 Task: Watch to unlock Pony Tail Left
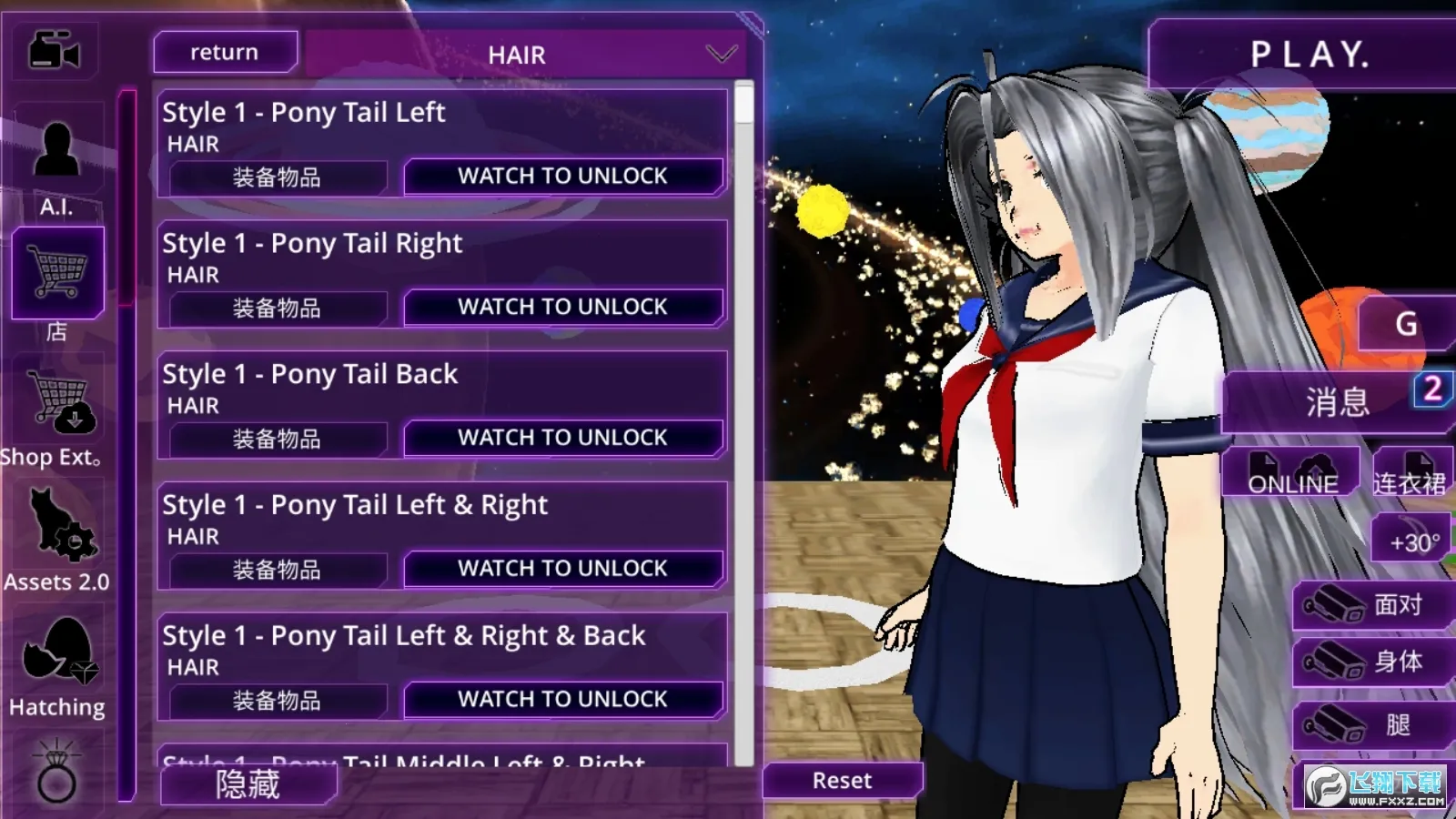[562, 177]
